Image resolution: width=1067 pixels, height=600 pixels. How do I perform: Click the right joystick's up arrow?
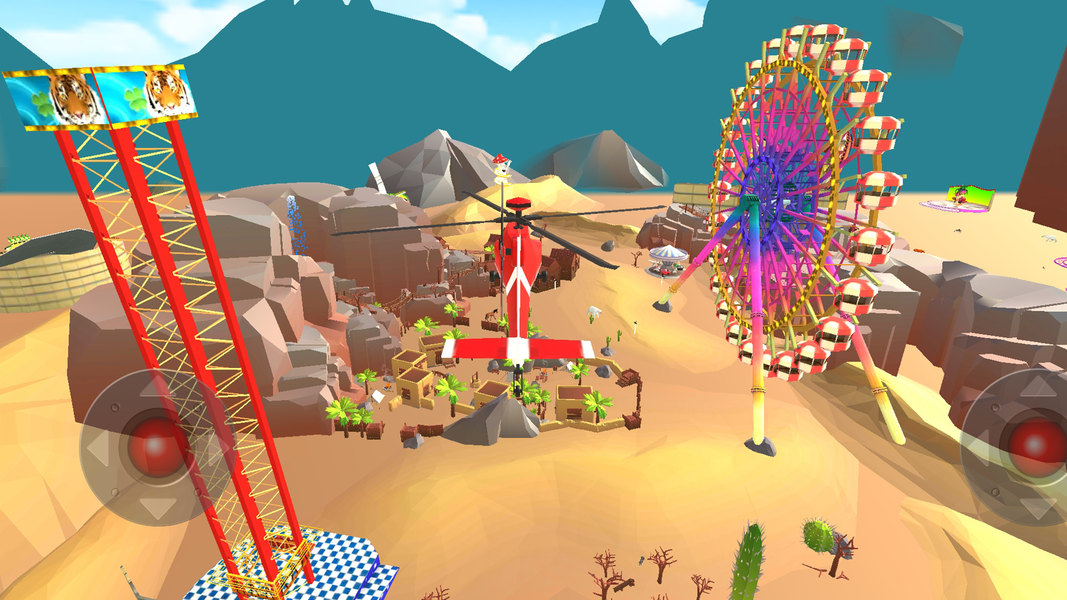(x=1039, y=386)
